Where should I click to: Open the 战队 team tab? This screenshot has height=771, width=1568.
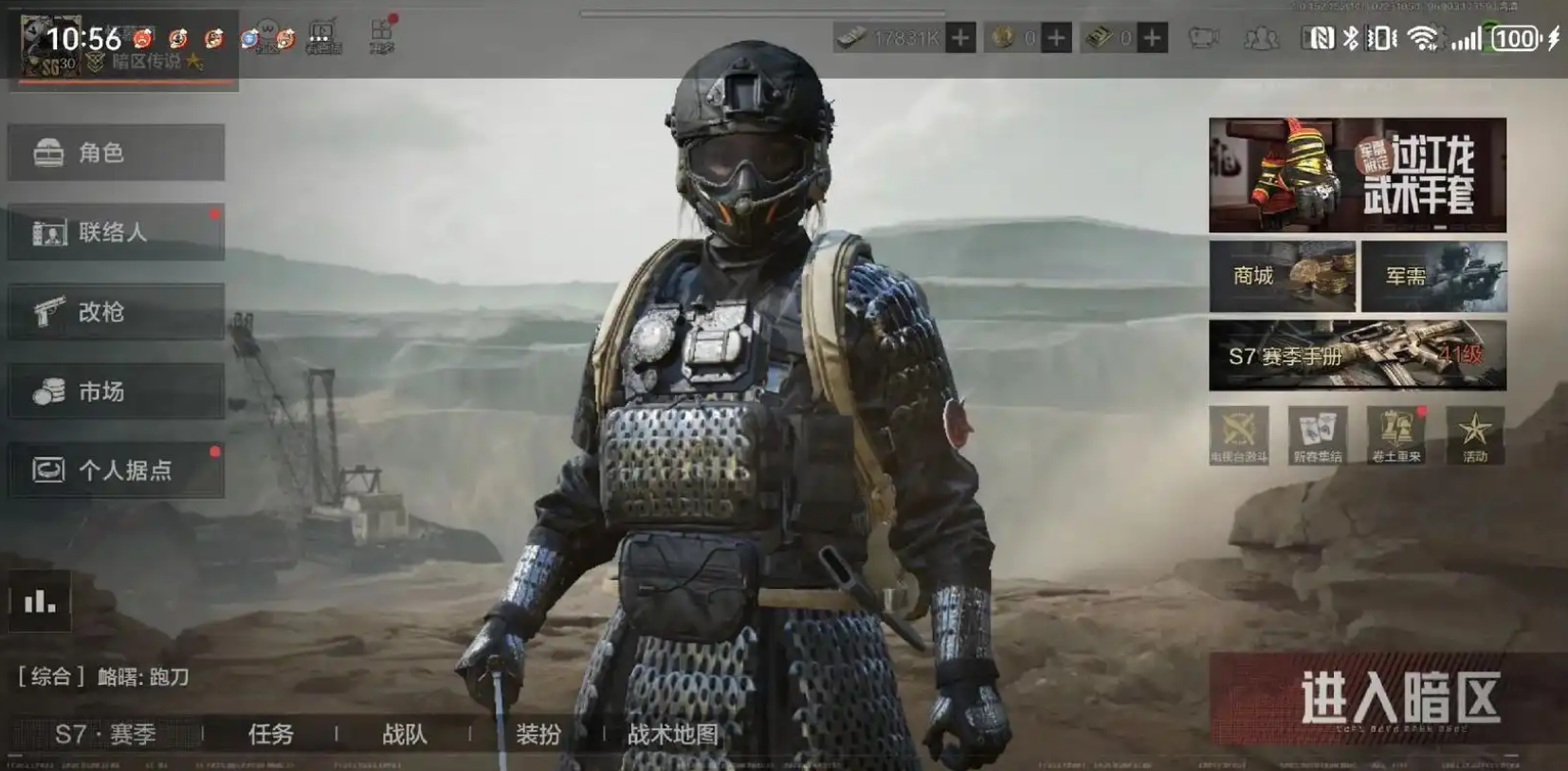pos(405,734)
